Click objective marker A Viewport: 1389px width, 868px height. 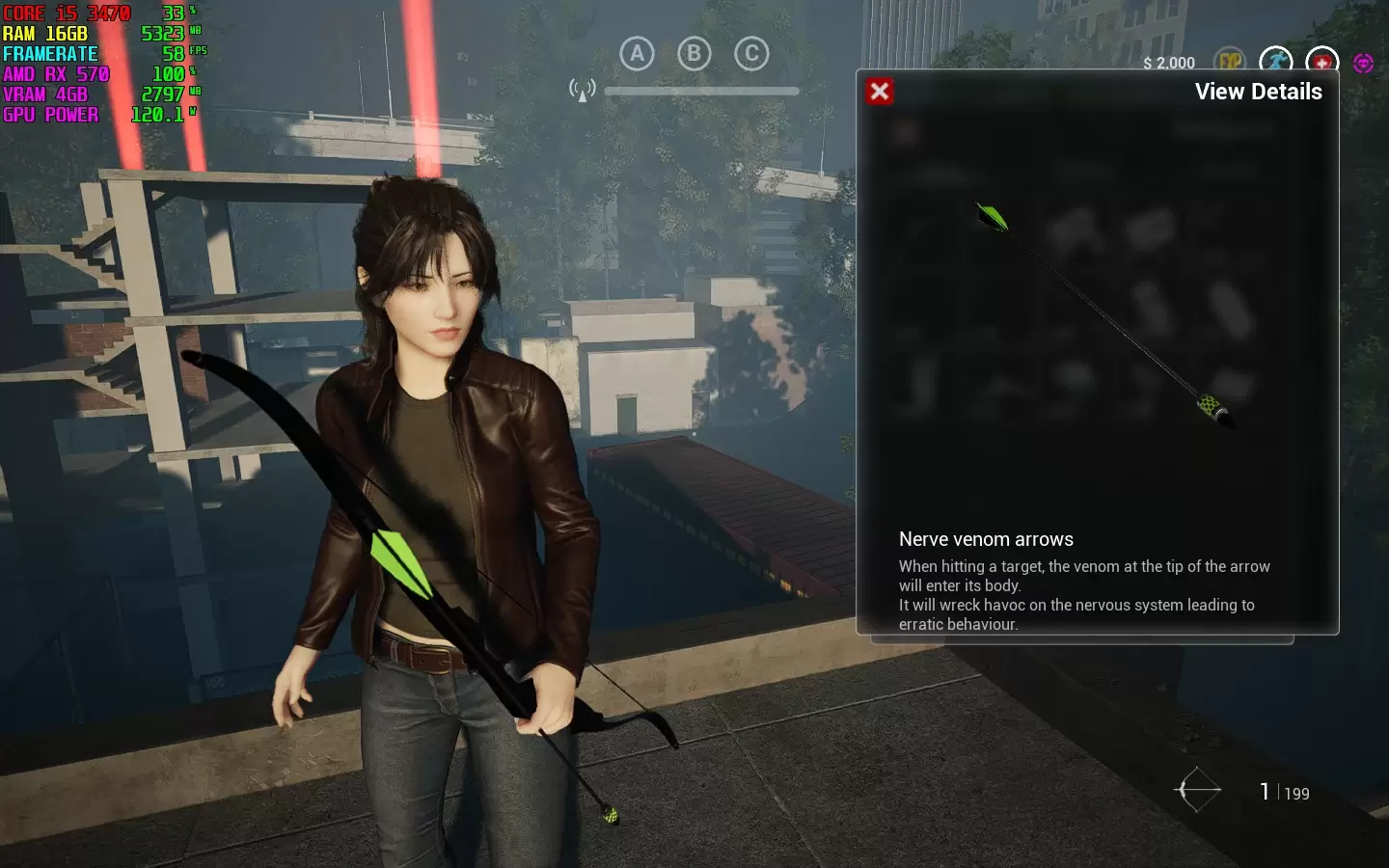point(637,54)
